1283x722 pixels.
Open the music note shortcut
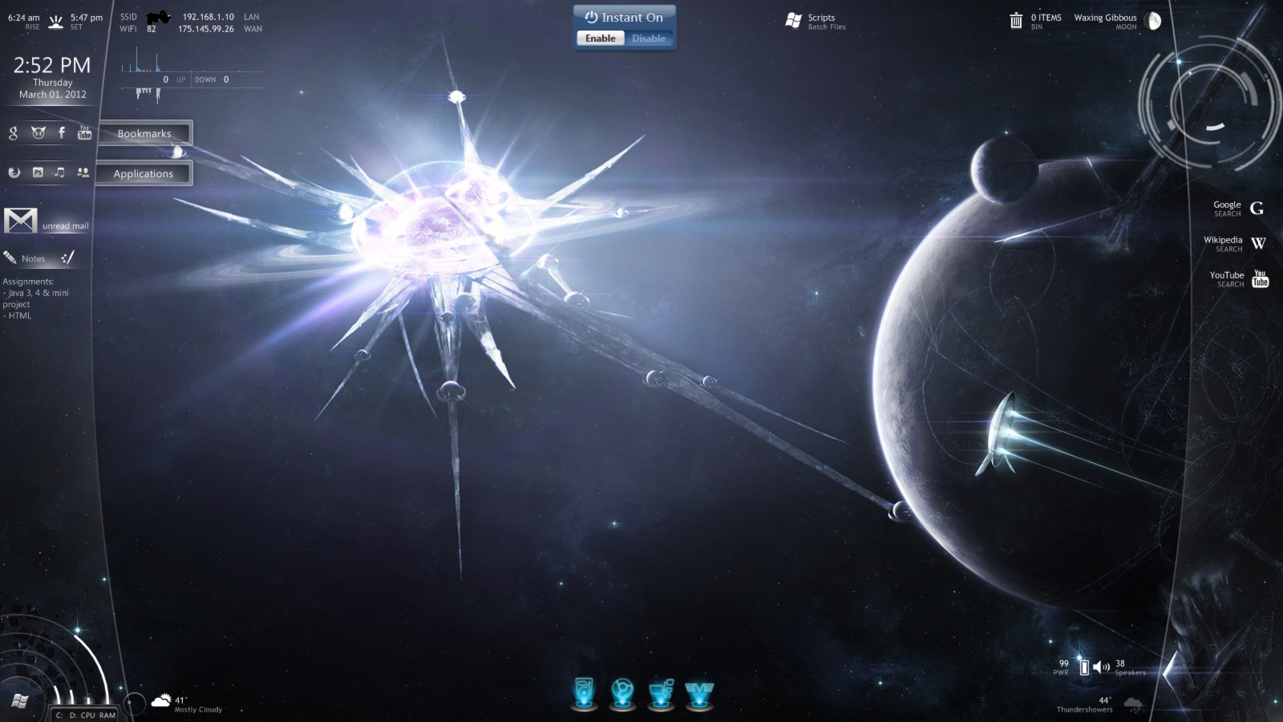click(60, 173)
